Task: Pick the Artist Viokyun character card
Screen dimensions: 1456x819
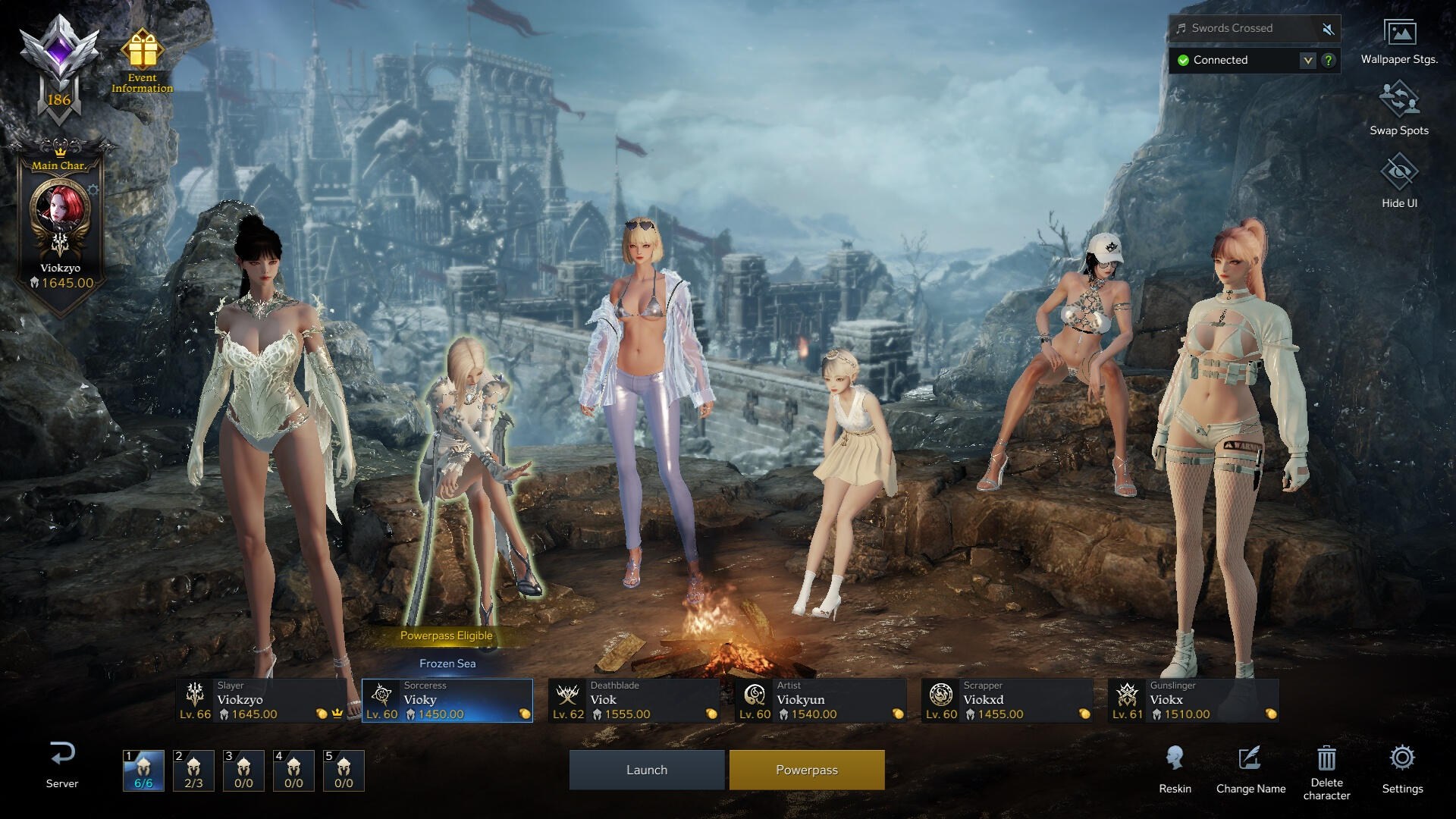Action: click(821, 701)
